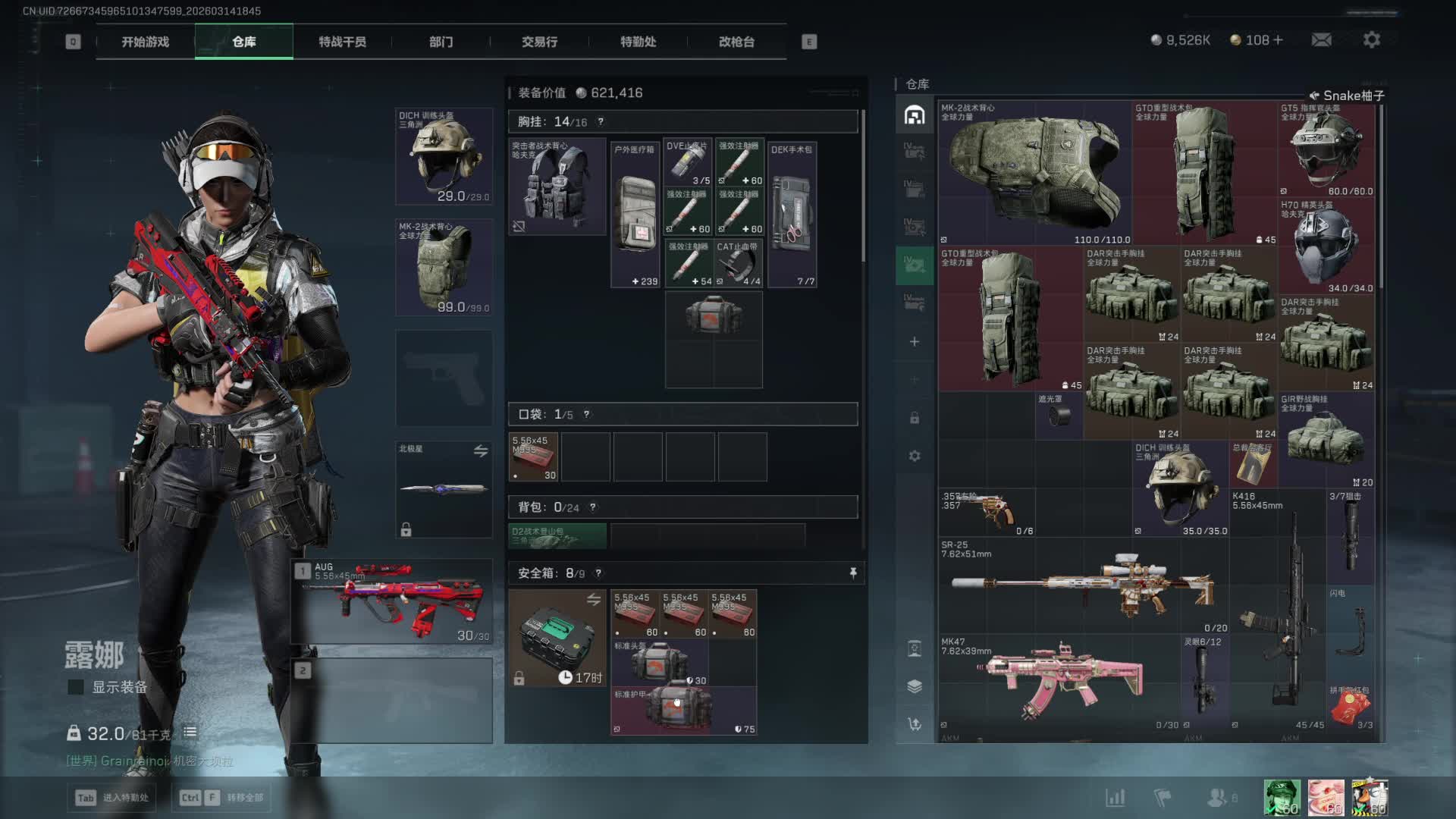The image size is (1456, 819).
Task: Select the safe box container icon
Action: click(557, 638)
